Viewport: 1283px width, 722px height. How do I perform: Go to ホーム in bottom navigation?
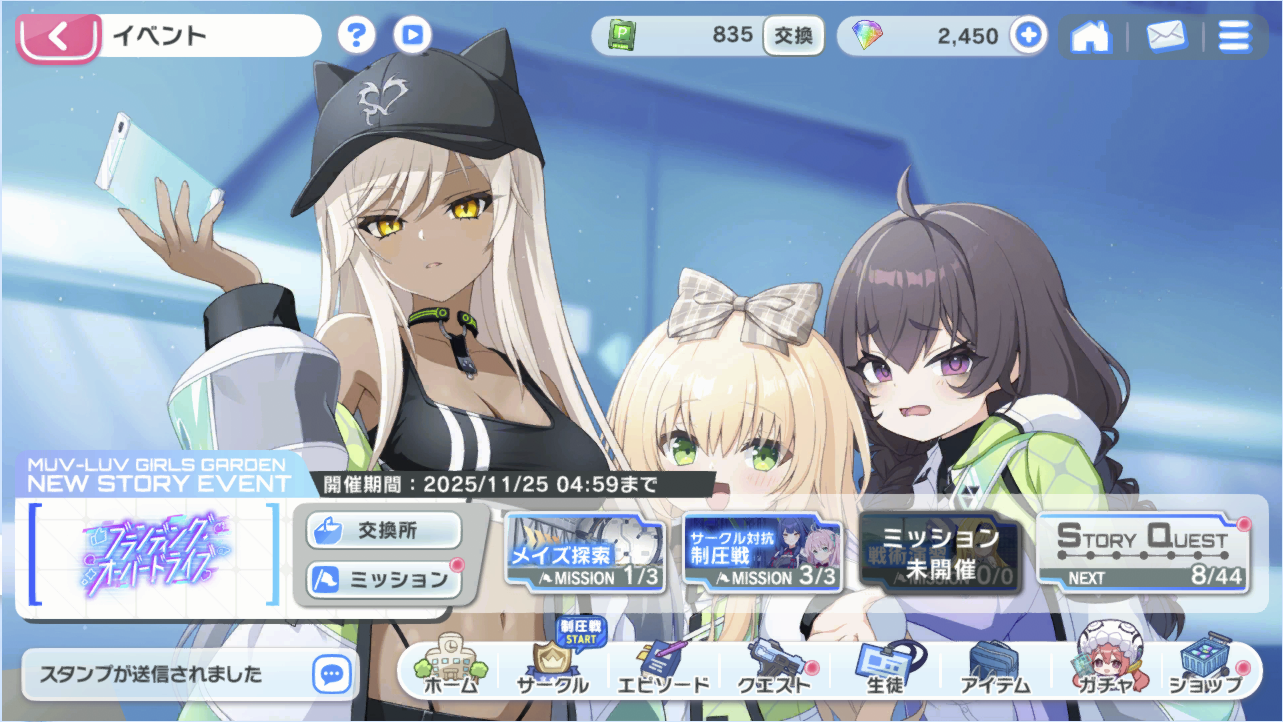[451, 669]
